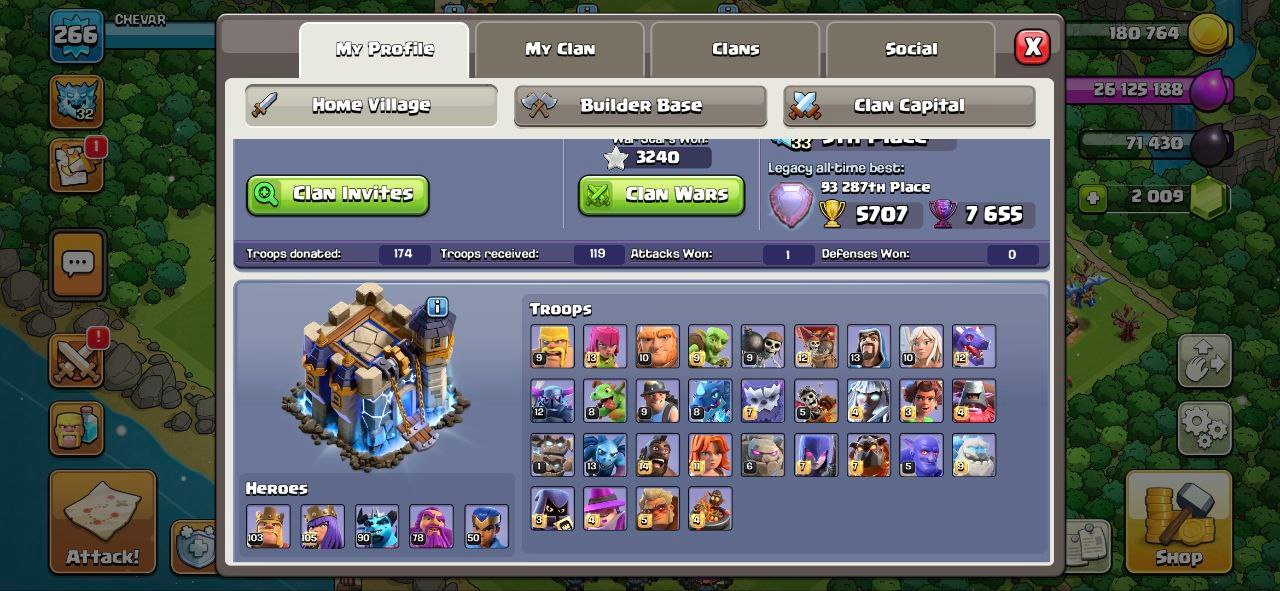Screen dimensions: 1280x591
Task: Close the profile window
Action: click(1032, 47)
